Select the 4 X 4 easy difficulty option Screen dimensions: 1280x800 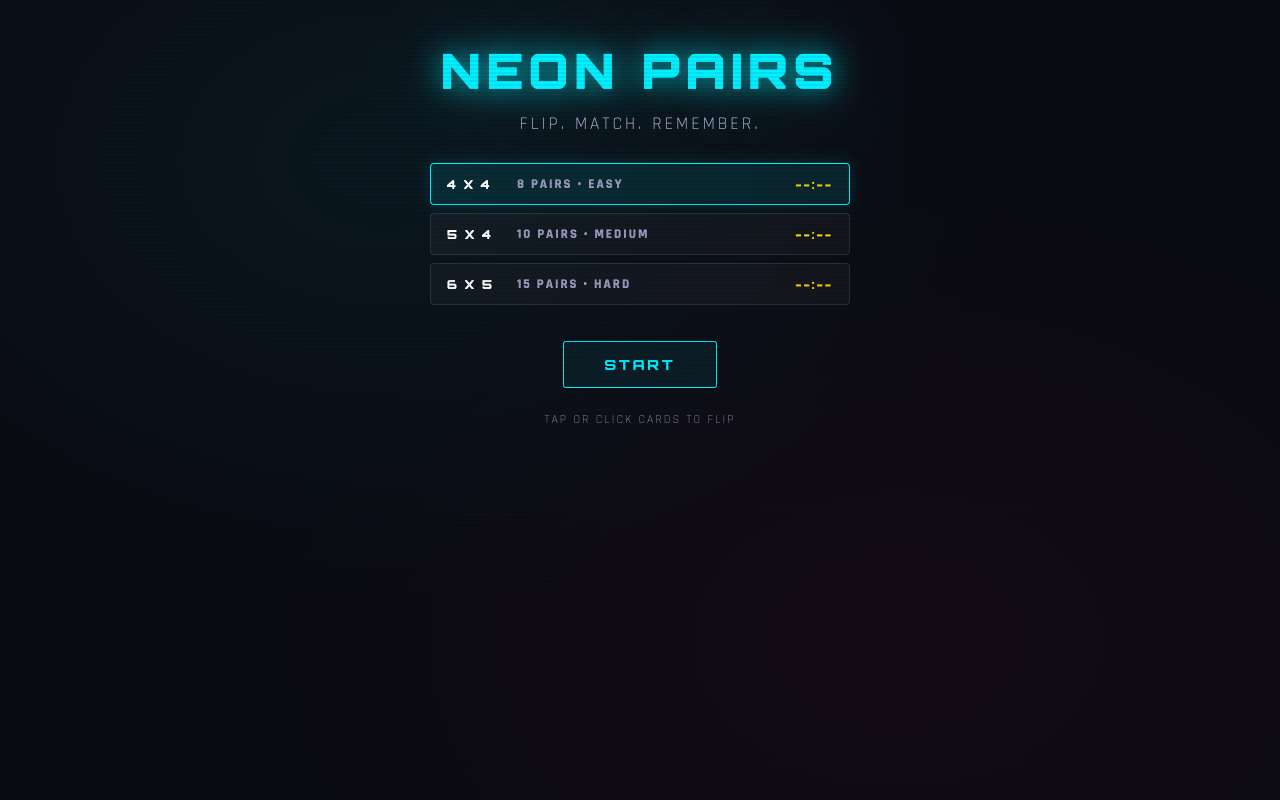coord(640,184)
